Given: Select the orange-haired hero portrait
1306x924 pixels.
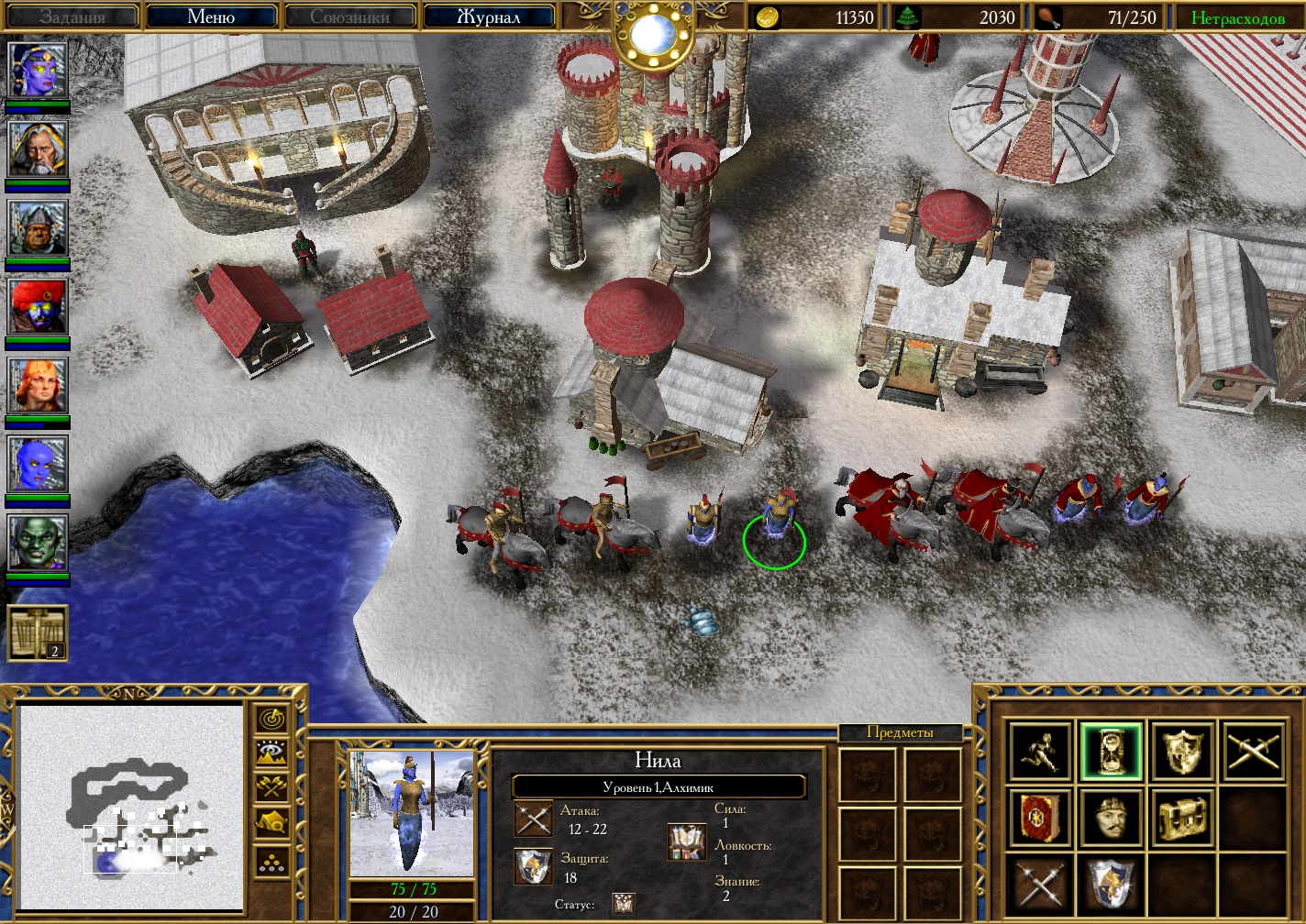Looking at the screenshot, I should point(38,385).
